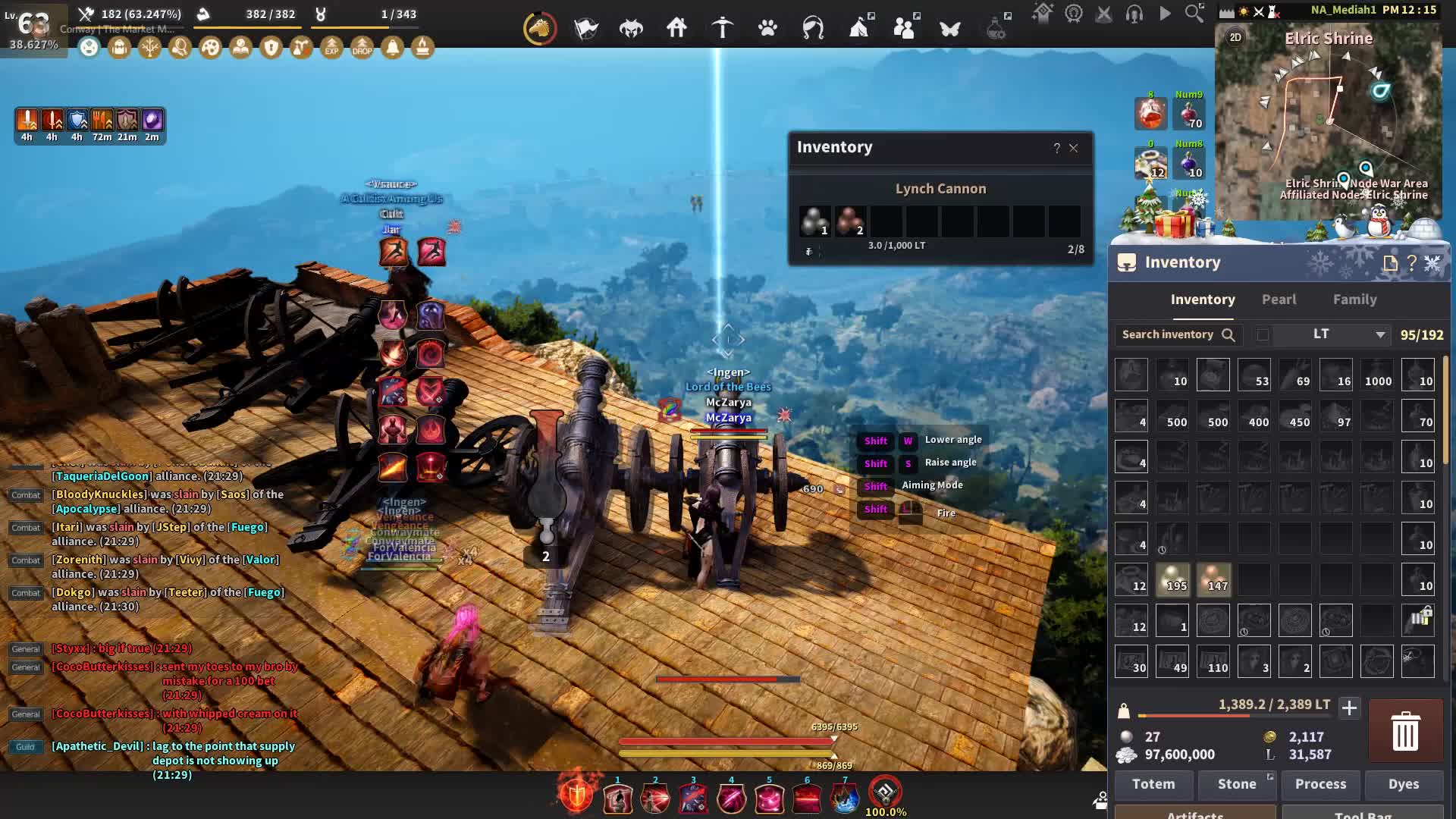The width and height of the screenshot is (1456, 819).
Task: Select the item stack of 147
Action: coord(1213,579)
